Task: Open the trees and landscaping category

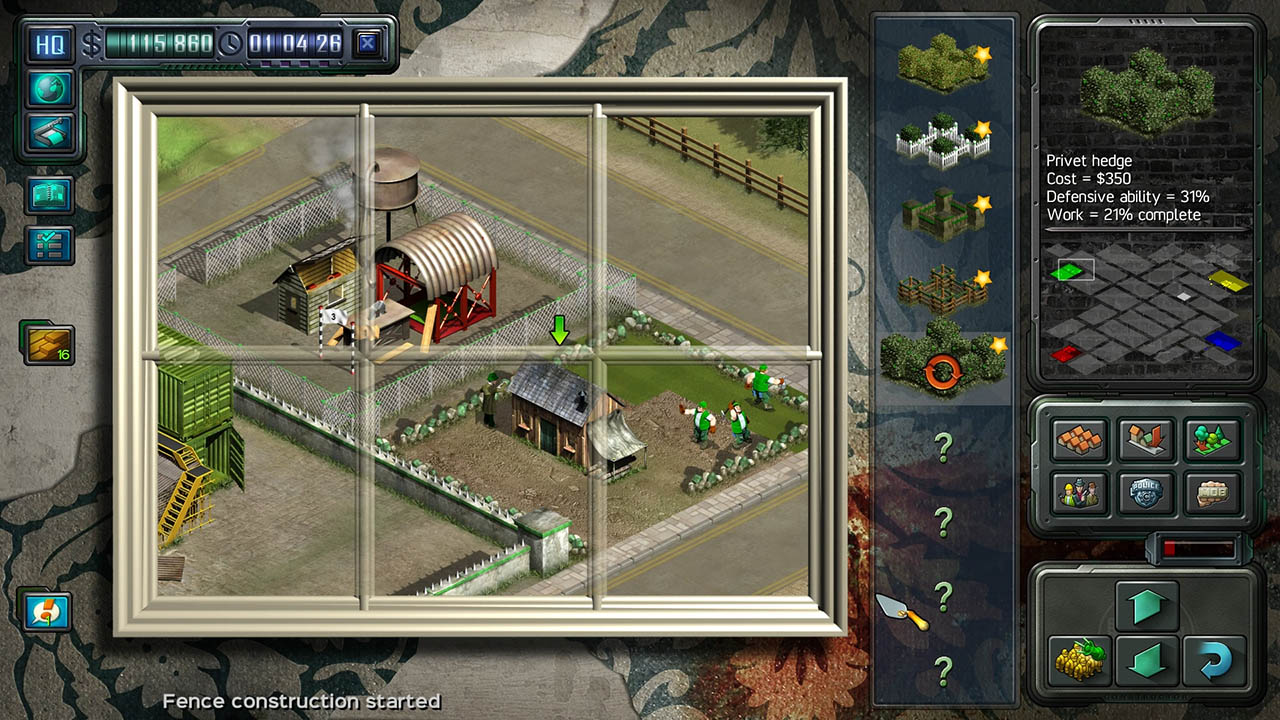Action: click(1211, 440)
